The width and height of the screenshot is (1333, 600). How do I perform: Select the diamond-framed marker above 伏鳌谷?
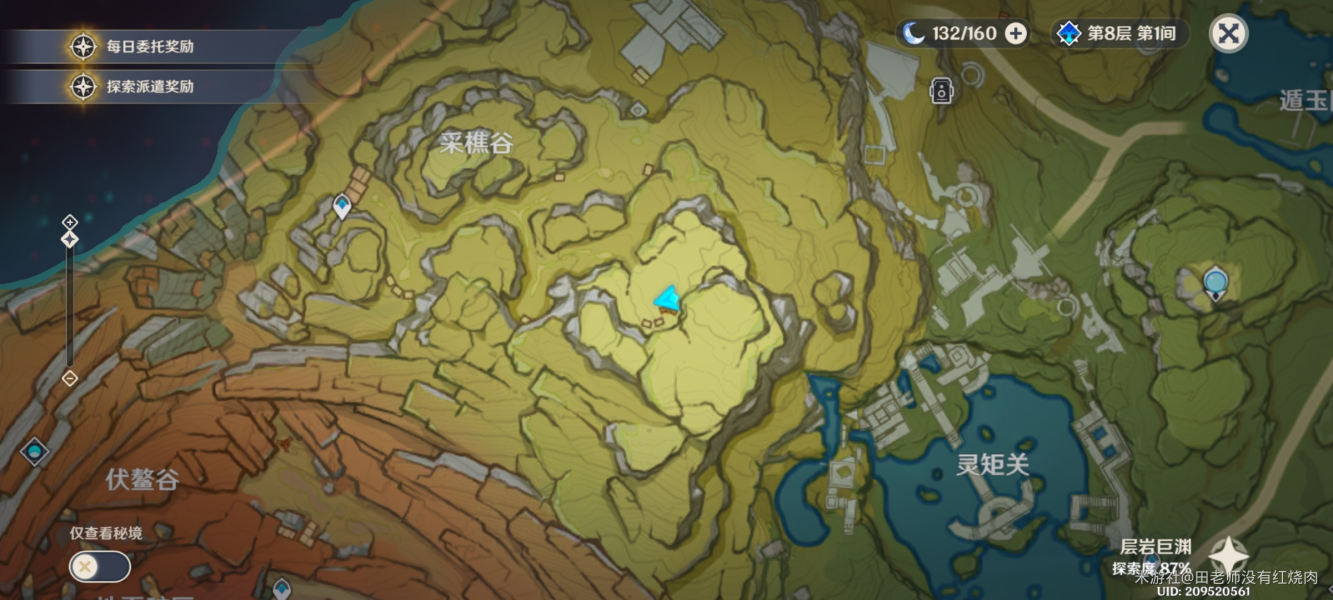pos(35,452)
